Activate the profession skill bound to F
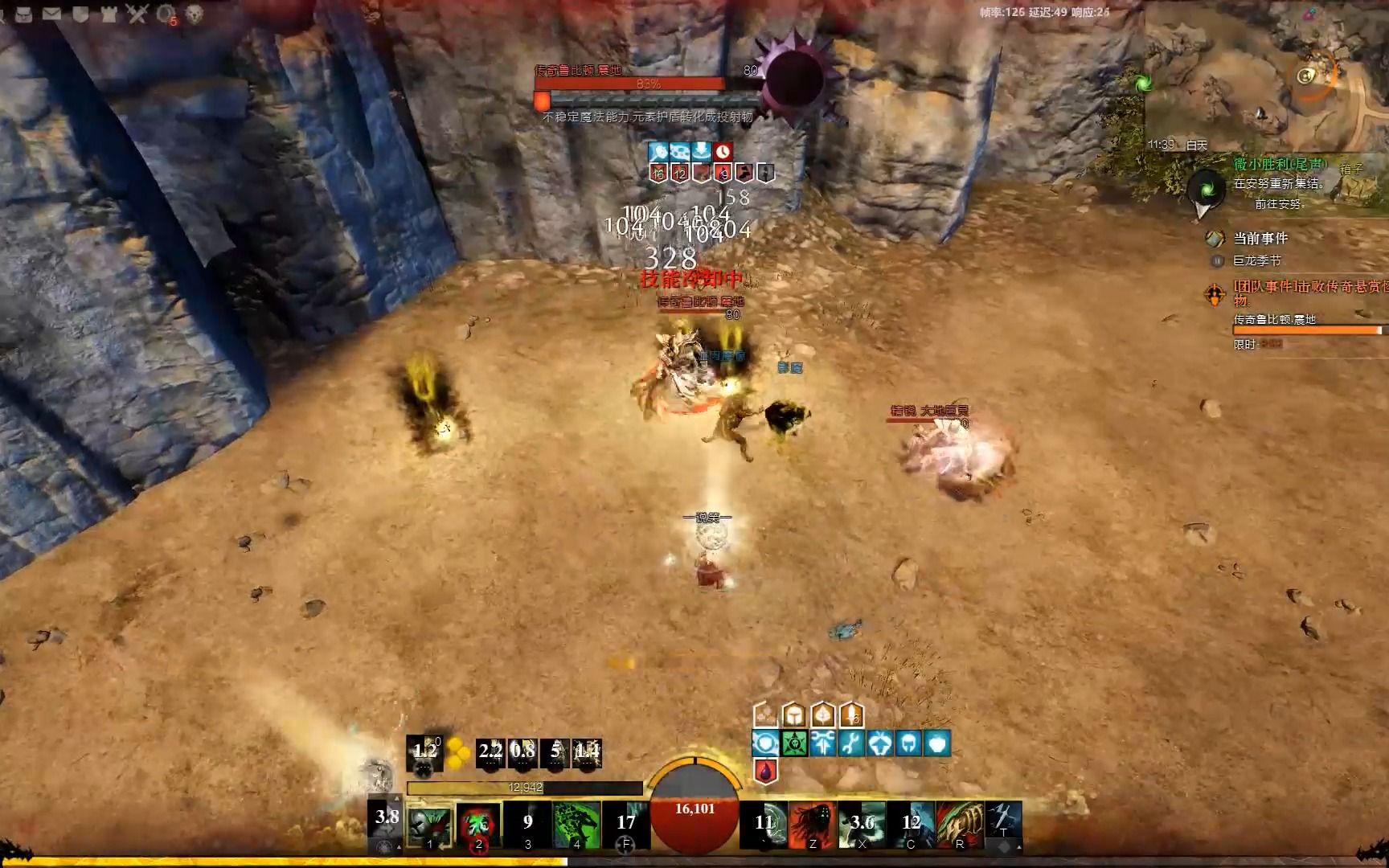Screen dimensions: 1389x868 tap(625, 824)
